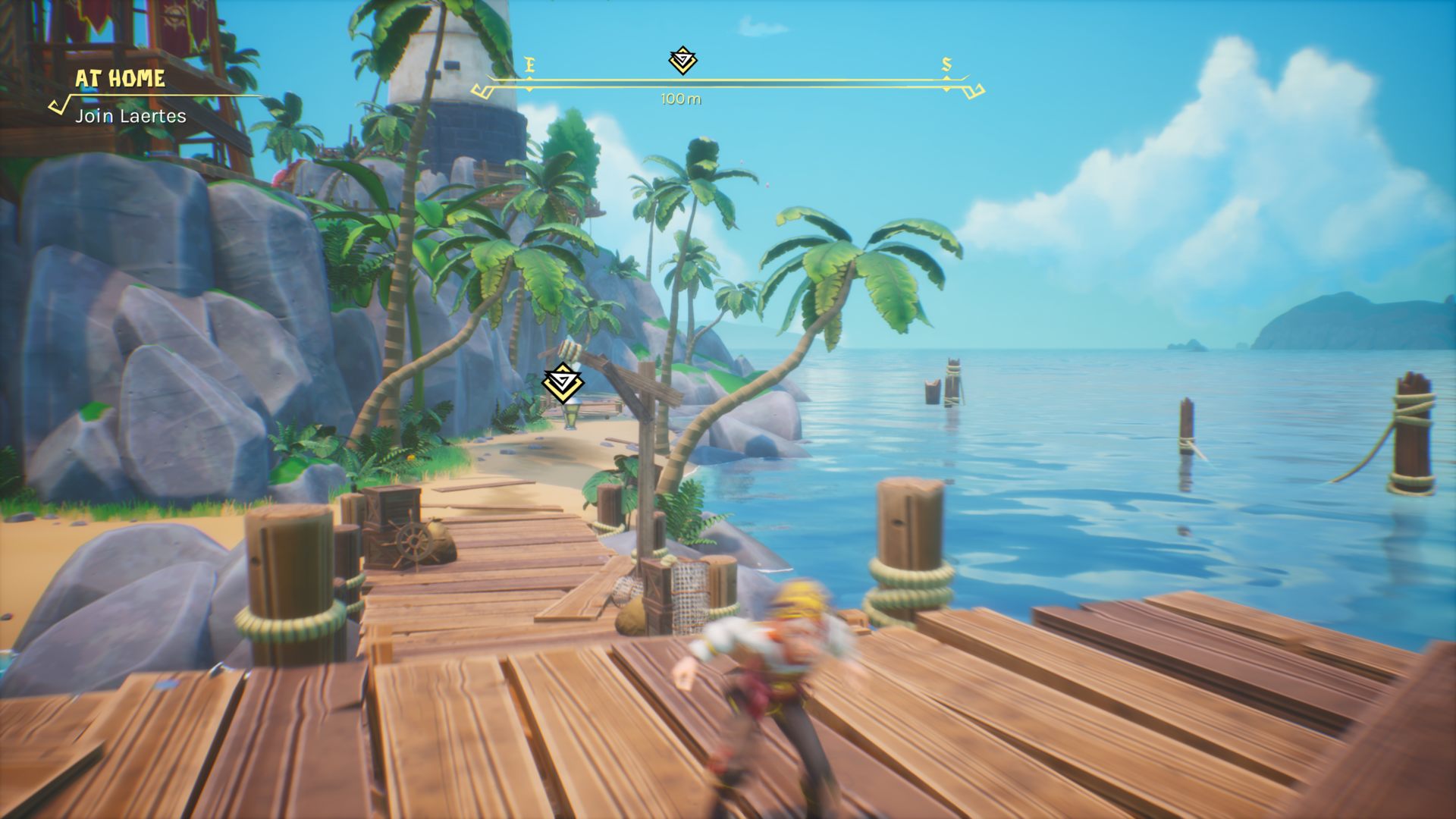Select the "Join Laertes" quest objective tracker
This screenshot has height=819, width=1456.
click(x=130, y=116)
